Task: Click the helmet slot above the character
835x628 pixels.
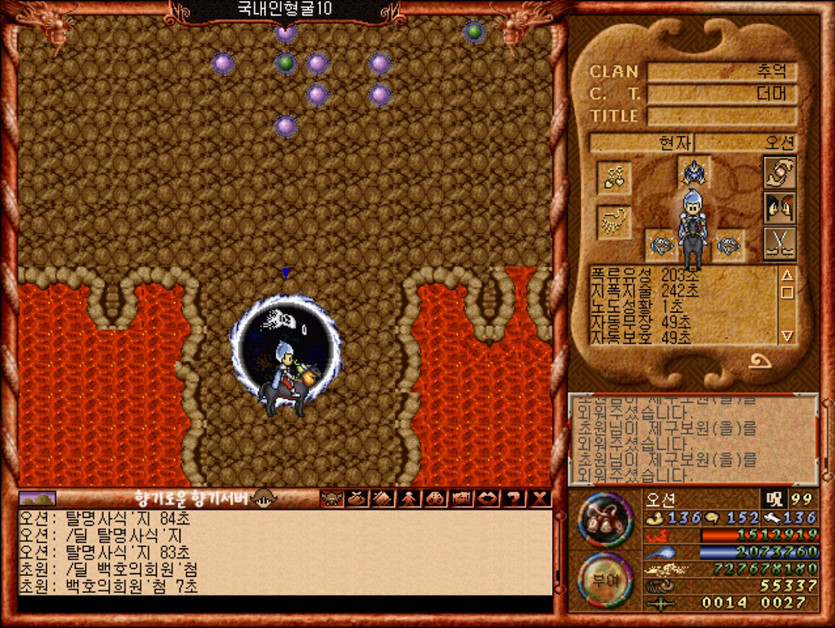Action: click(694, 171)
